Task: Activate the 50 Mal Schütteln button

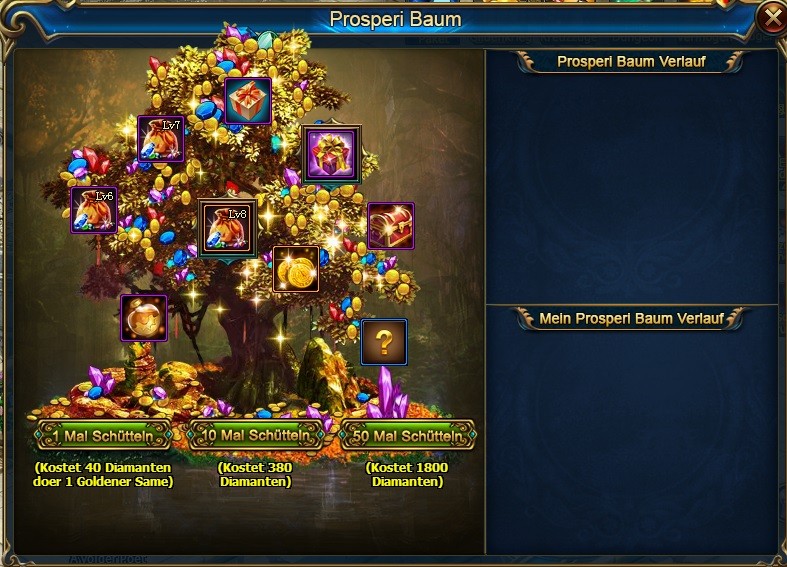Action: point(408,437)
